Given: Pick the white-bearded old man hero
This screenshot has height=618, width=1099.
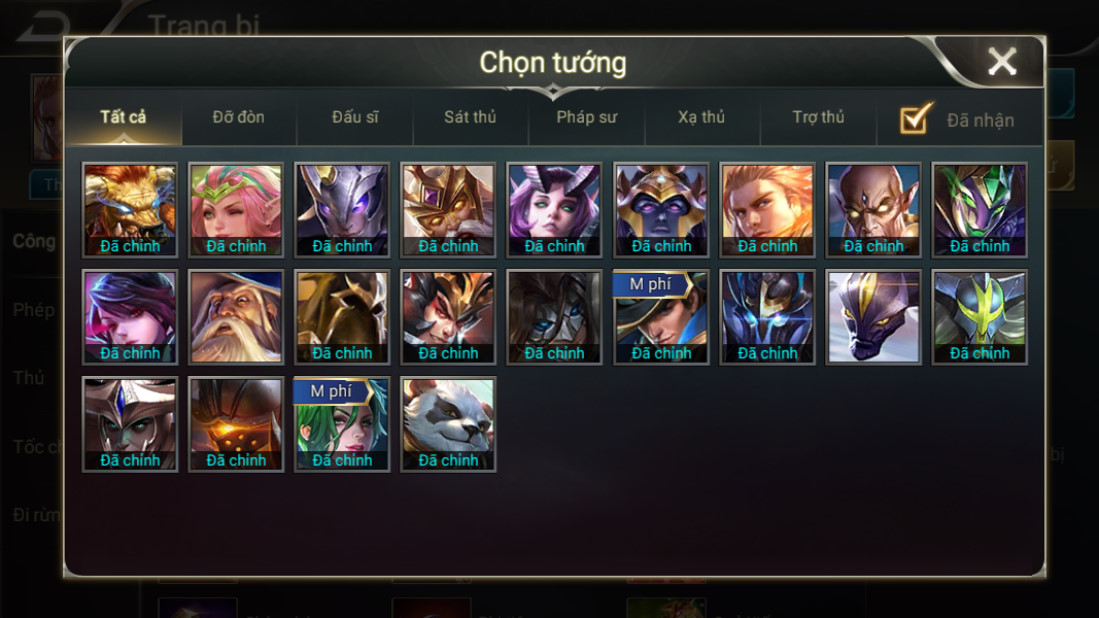Looking at the screenshot, I should 236,317.
